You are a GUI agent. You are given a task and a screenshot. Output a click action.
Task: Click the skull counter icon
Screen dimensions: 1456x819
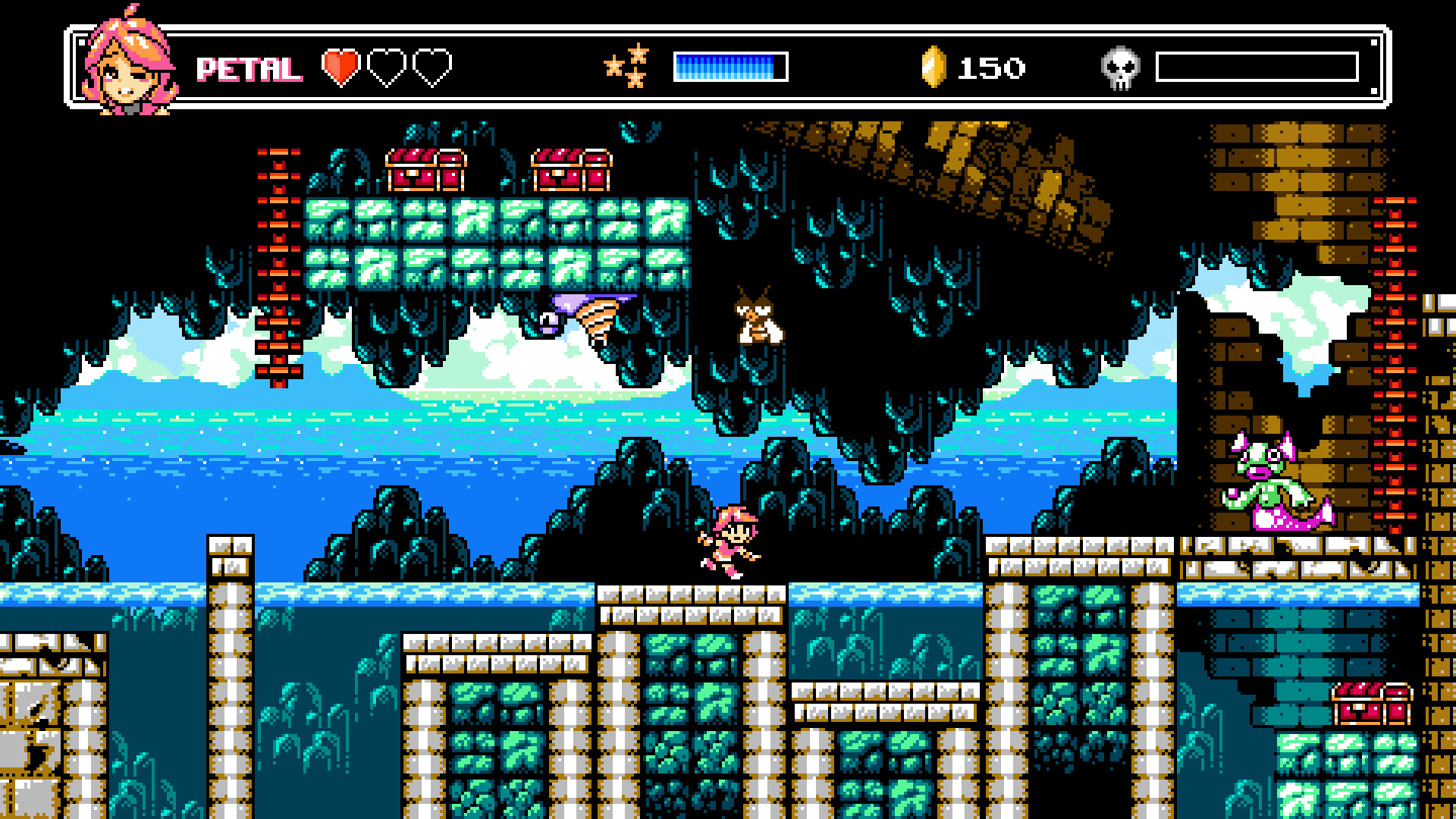click(x=1122, y=67)
